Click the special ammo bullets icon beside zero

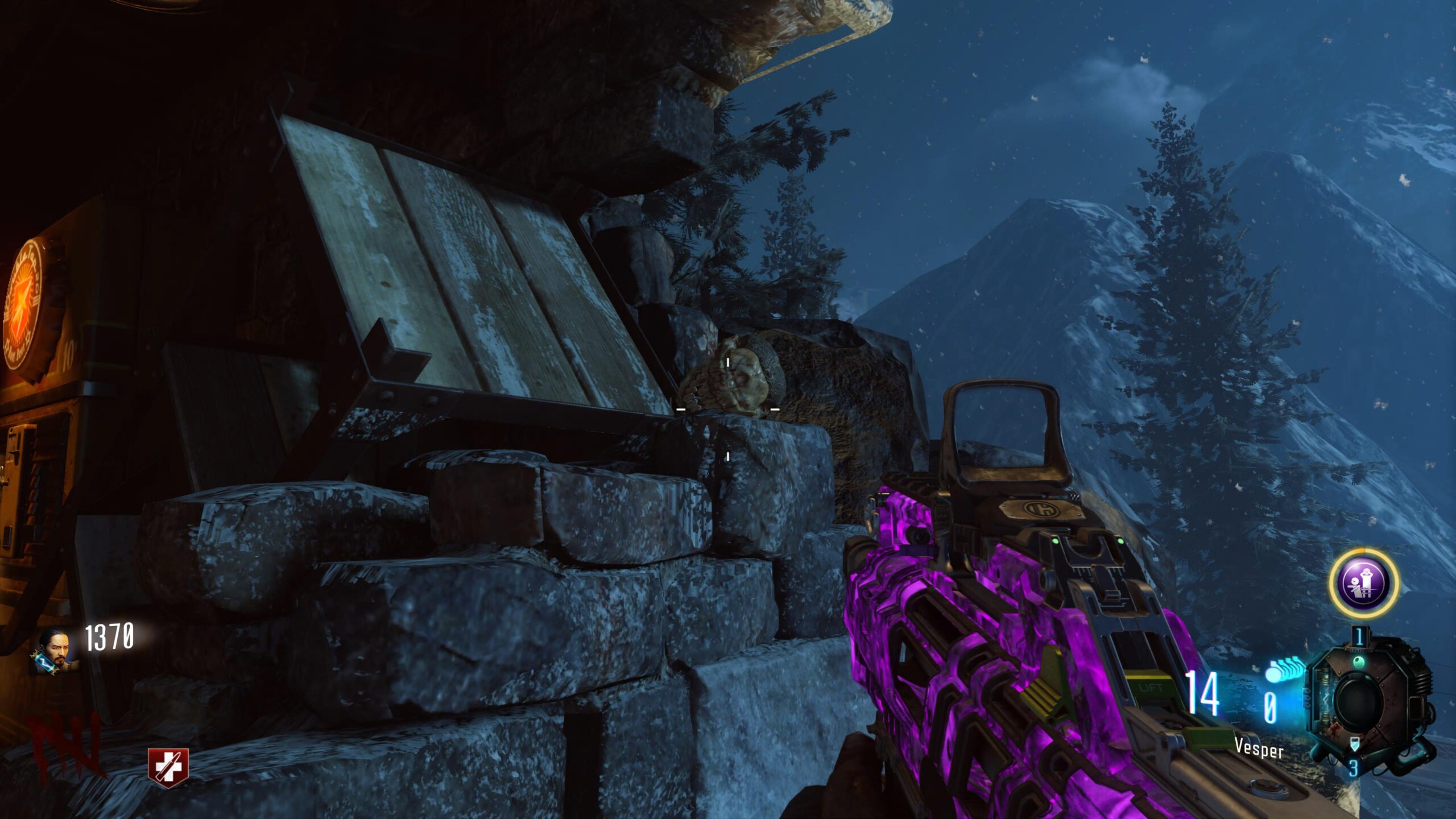coord(1284,668)
